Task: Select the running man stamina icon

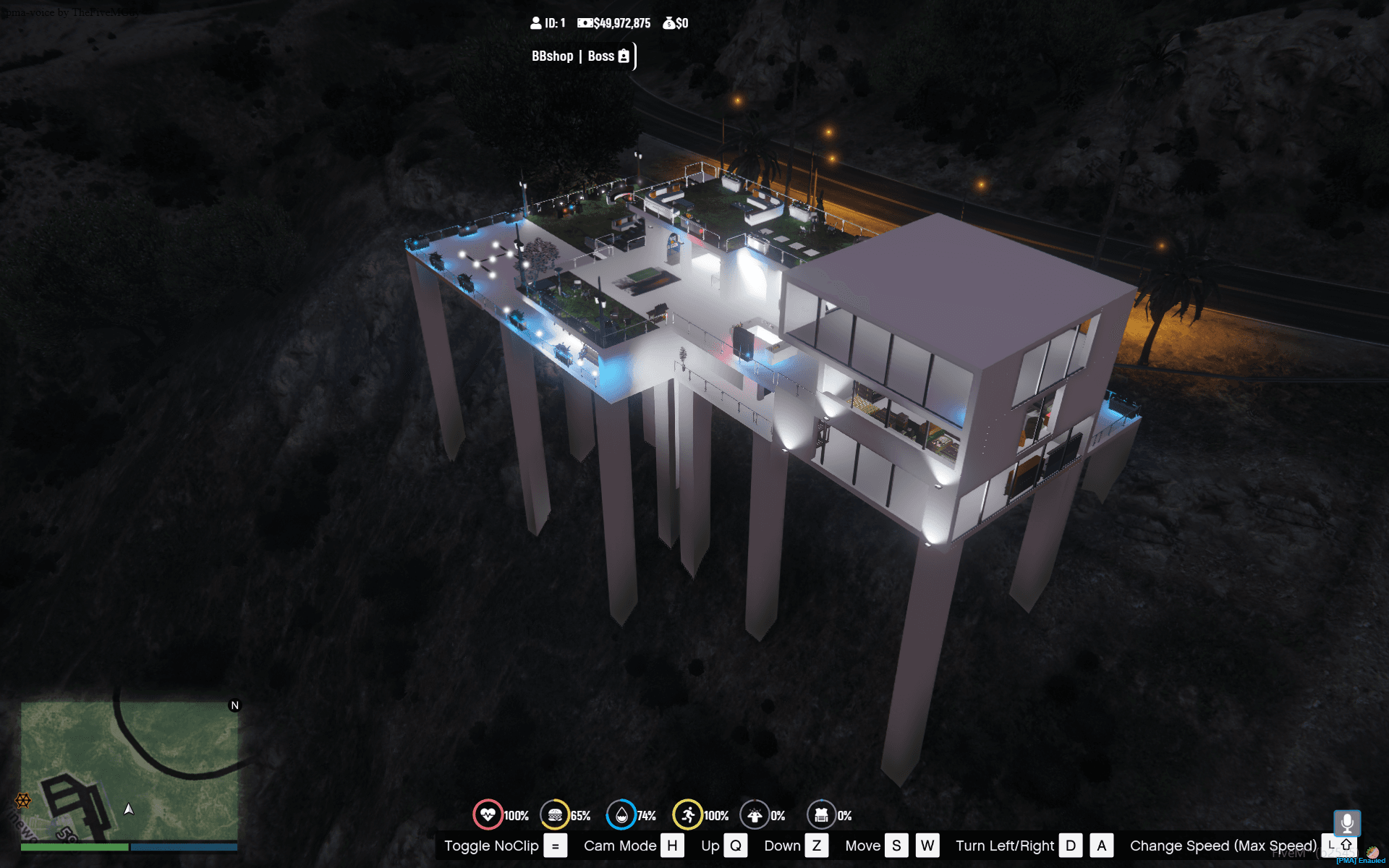Action: tap(687, 815)
